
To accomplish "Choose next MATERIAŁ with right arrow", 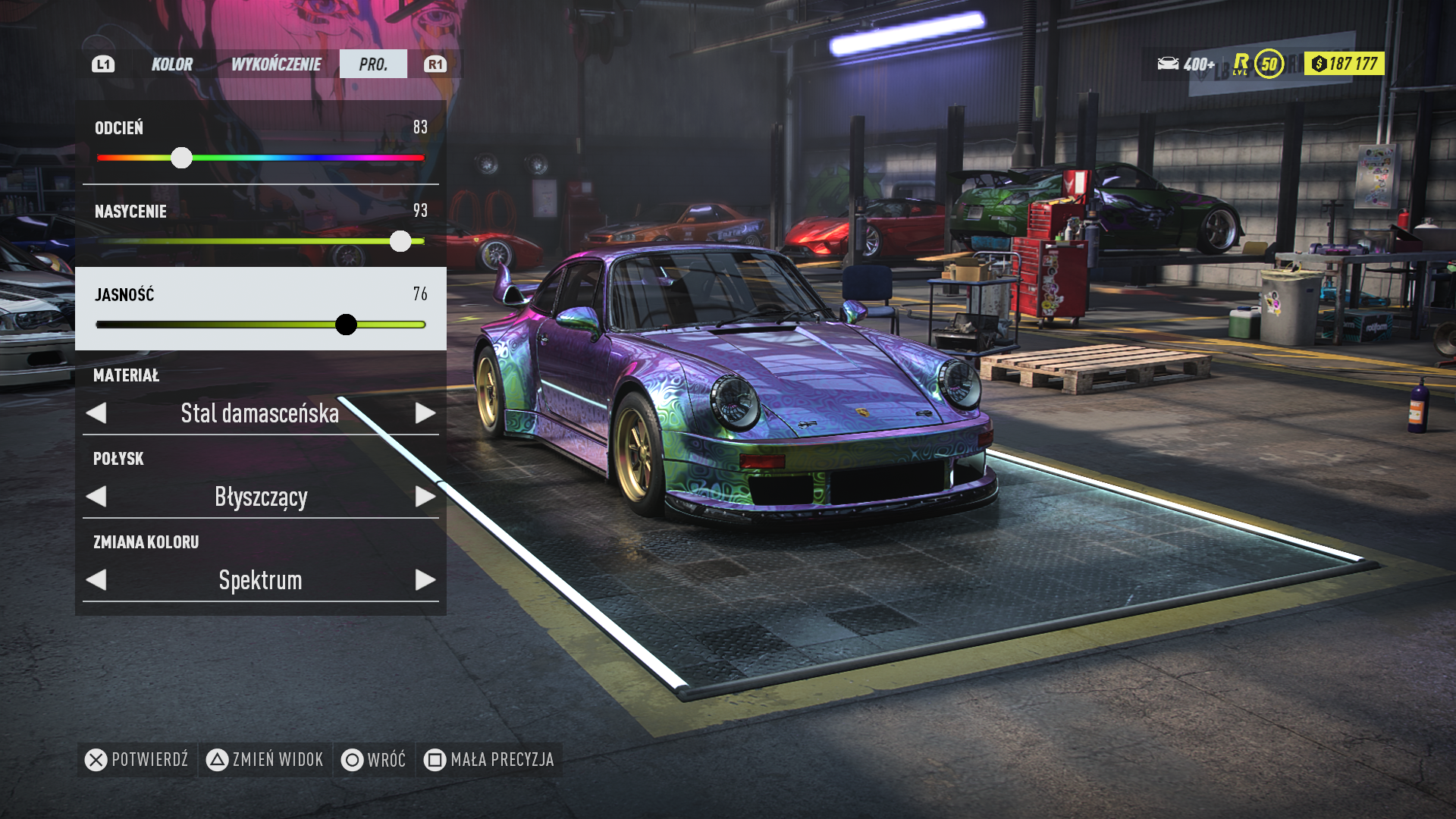I will click(425, 413).
